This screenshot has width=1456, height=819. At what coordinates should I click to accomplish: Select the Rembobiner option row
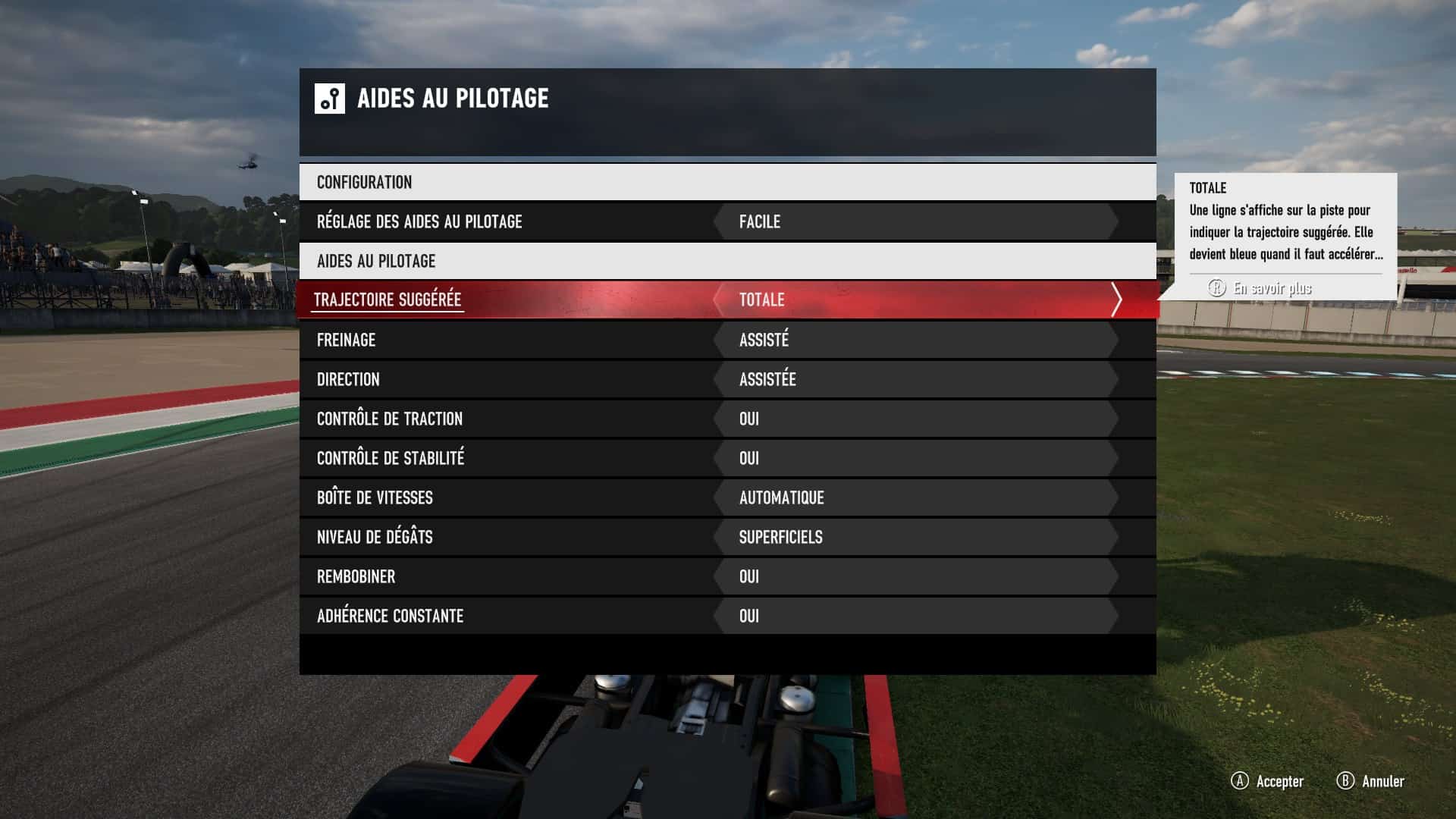click(356, 576)
